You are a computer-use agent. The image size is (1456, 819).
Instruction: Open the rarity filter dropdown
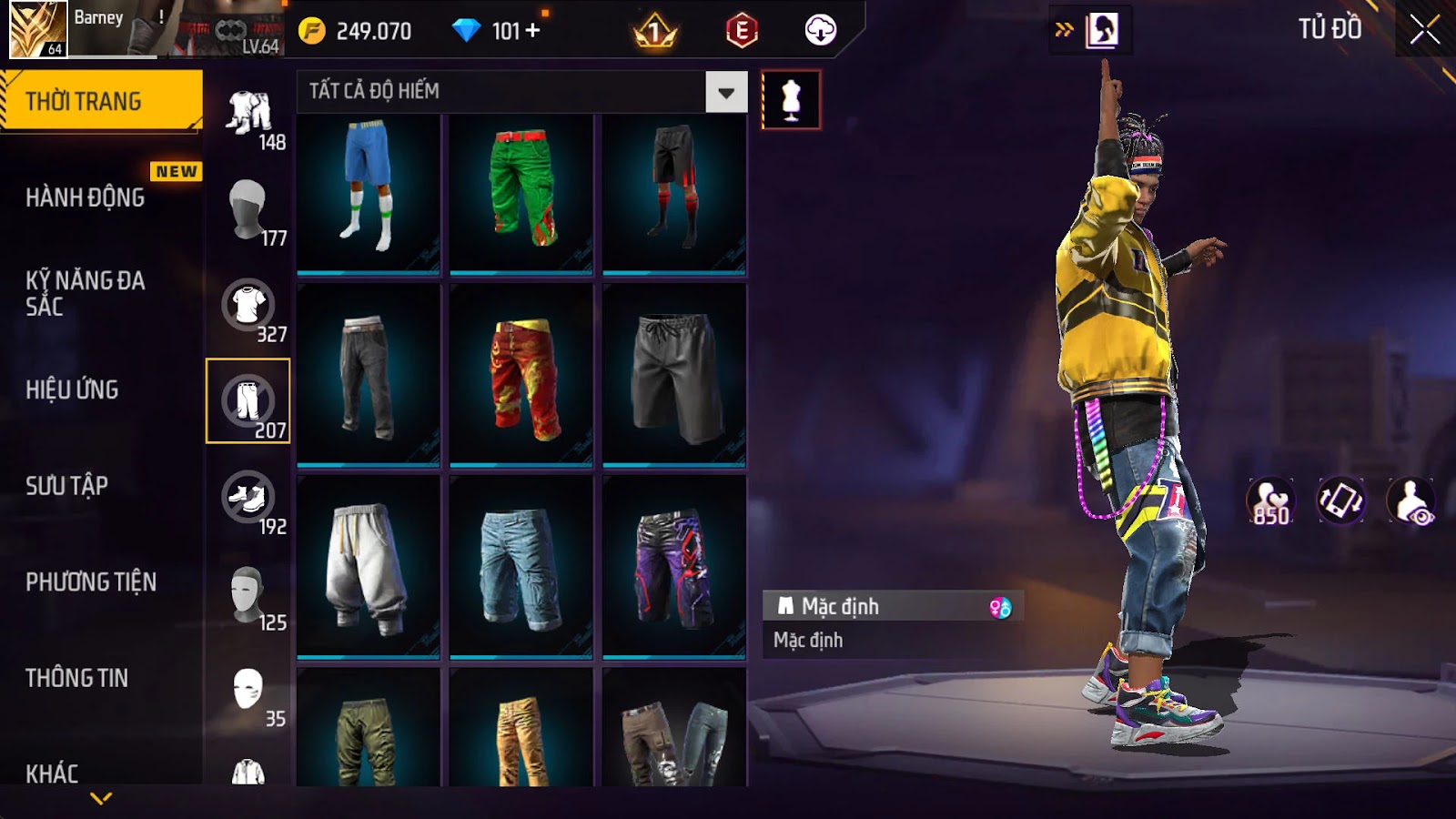tap(725, 92)
